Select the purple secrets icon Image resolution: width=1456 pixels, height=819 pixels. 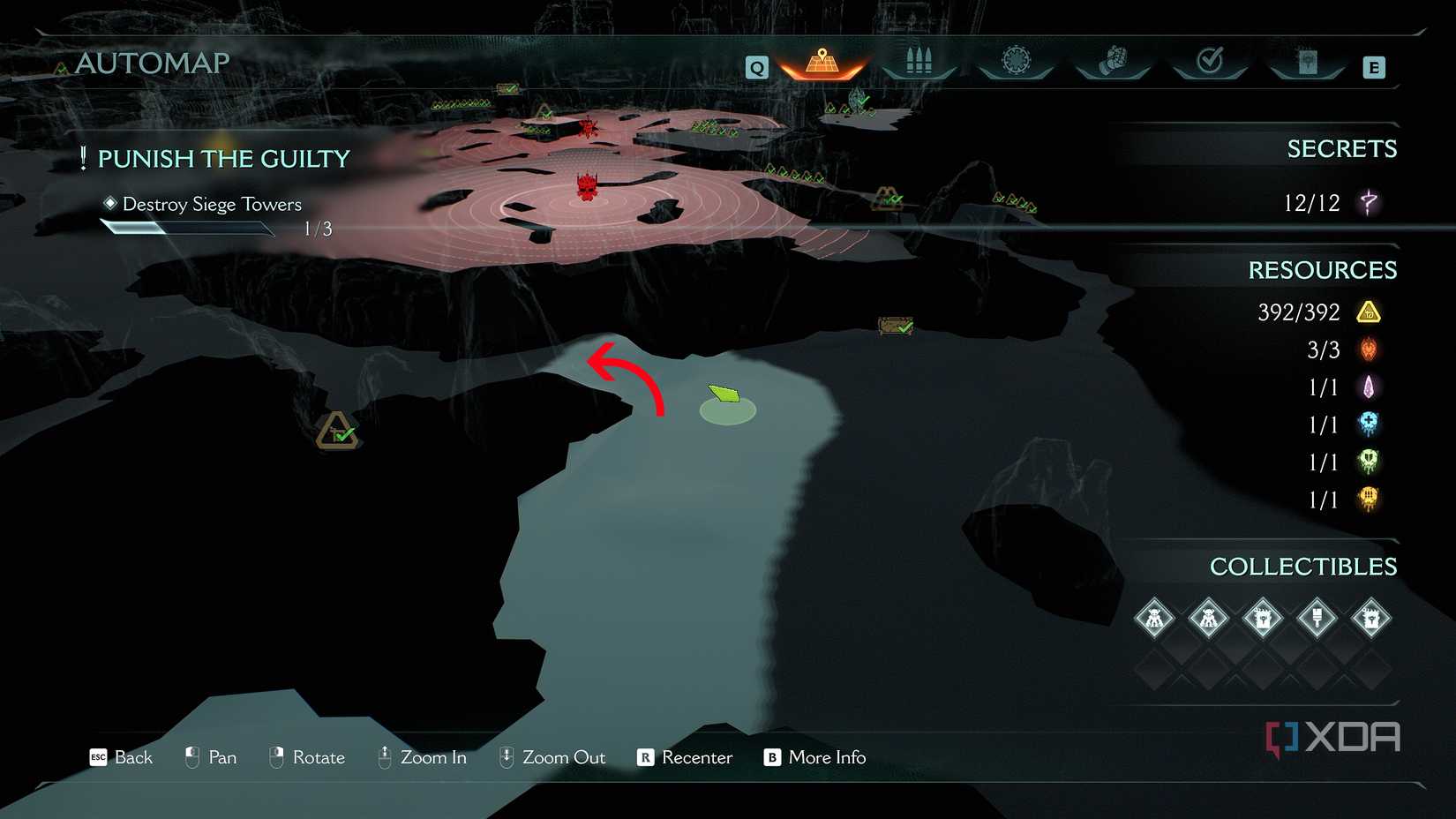coord(1369,203)
